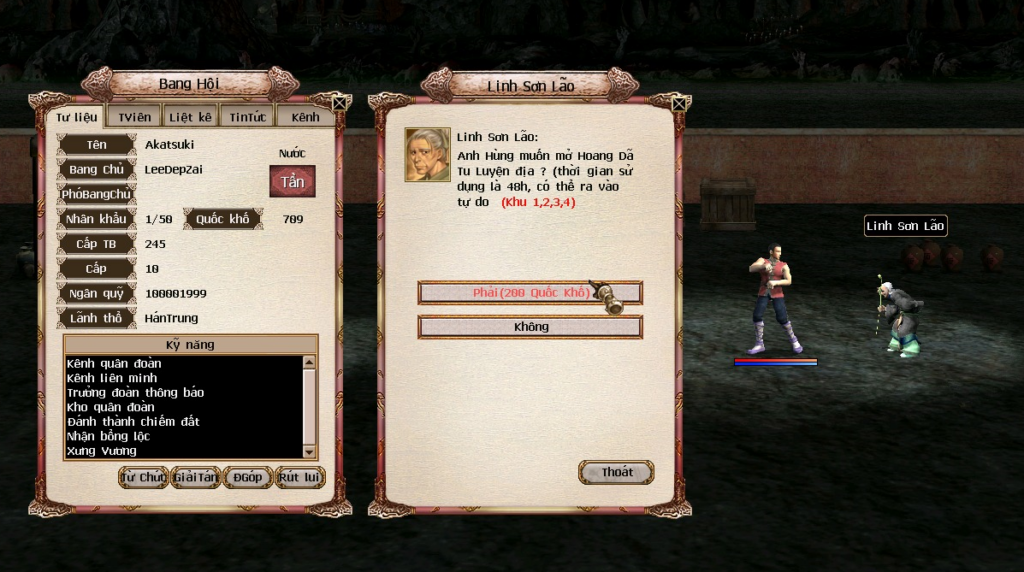Close the Bang Hội window
This screenshot has width=1024, height=572.
[x=340, y=102]
